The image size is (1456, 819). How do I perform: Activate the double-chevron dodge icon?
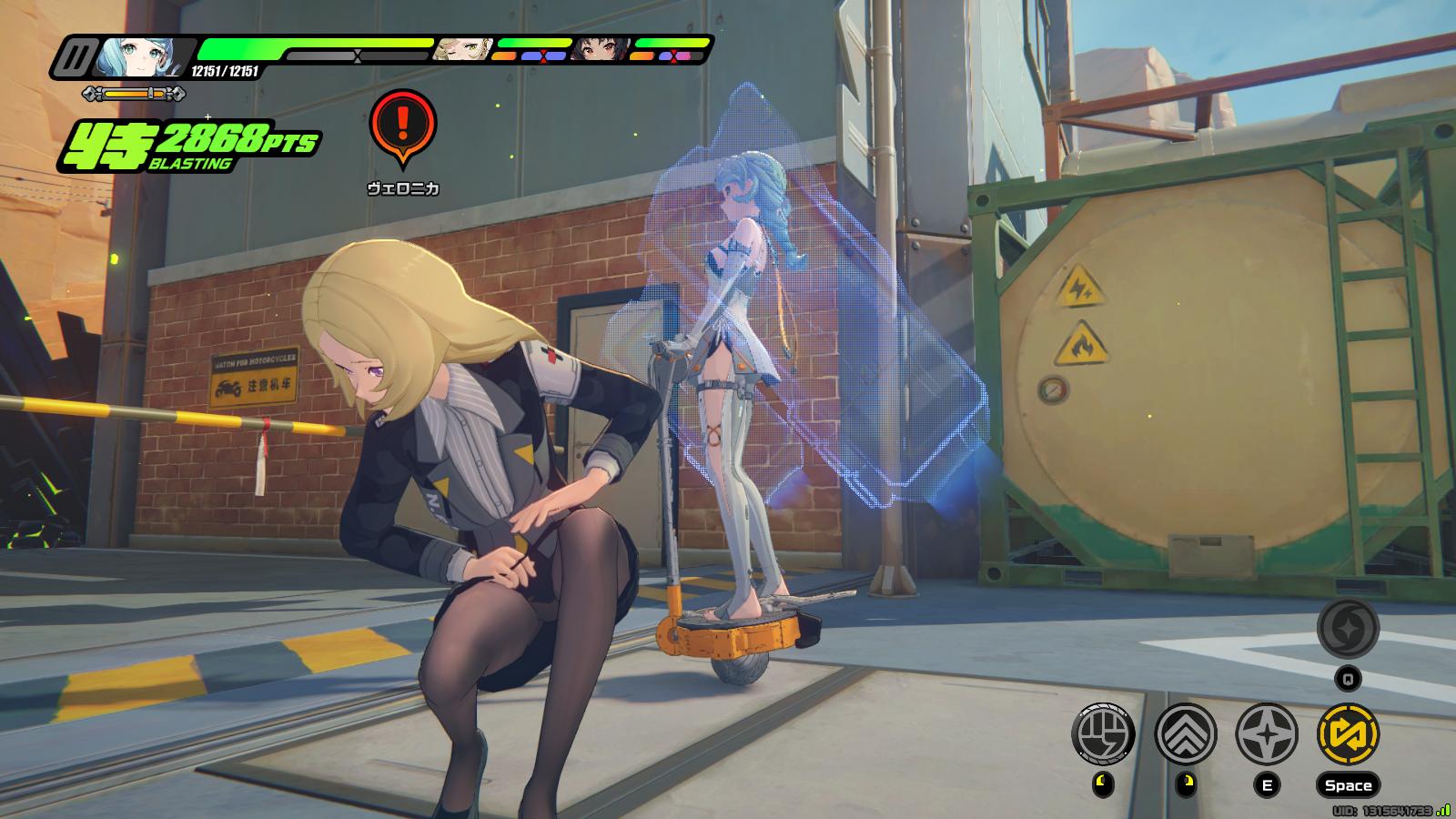(1186, 733)
